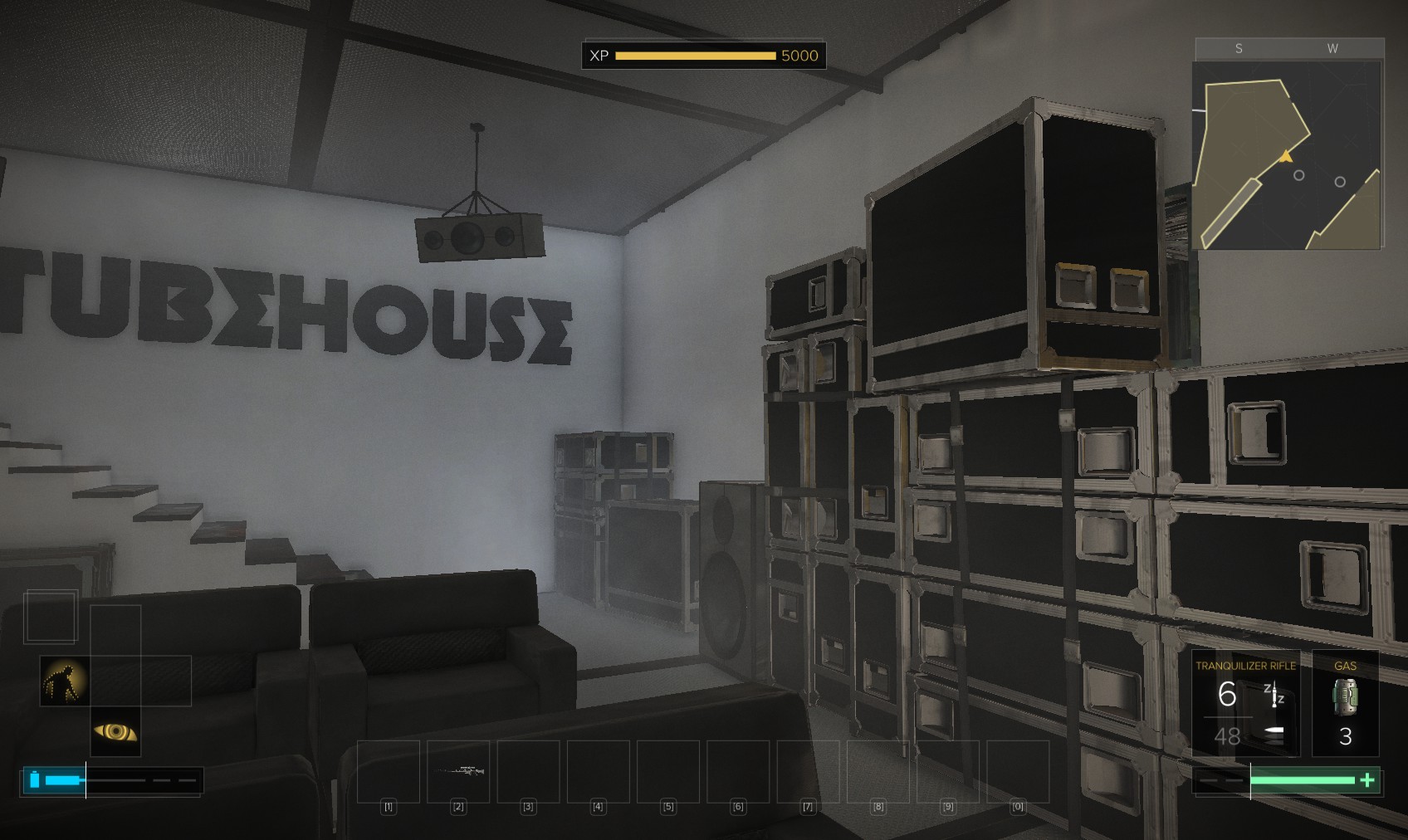Click the minimap in the corner
This screenshot has height=840, width=1408.
[x=1287, y=155]
